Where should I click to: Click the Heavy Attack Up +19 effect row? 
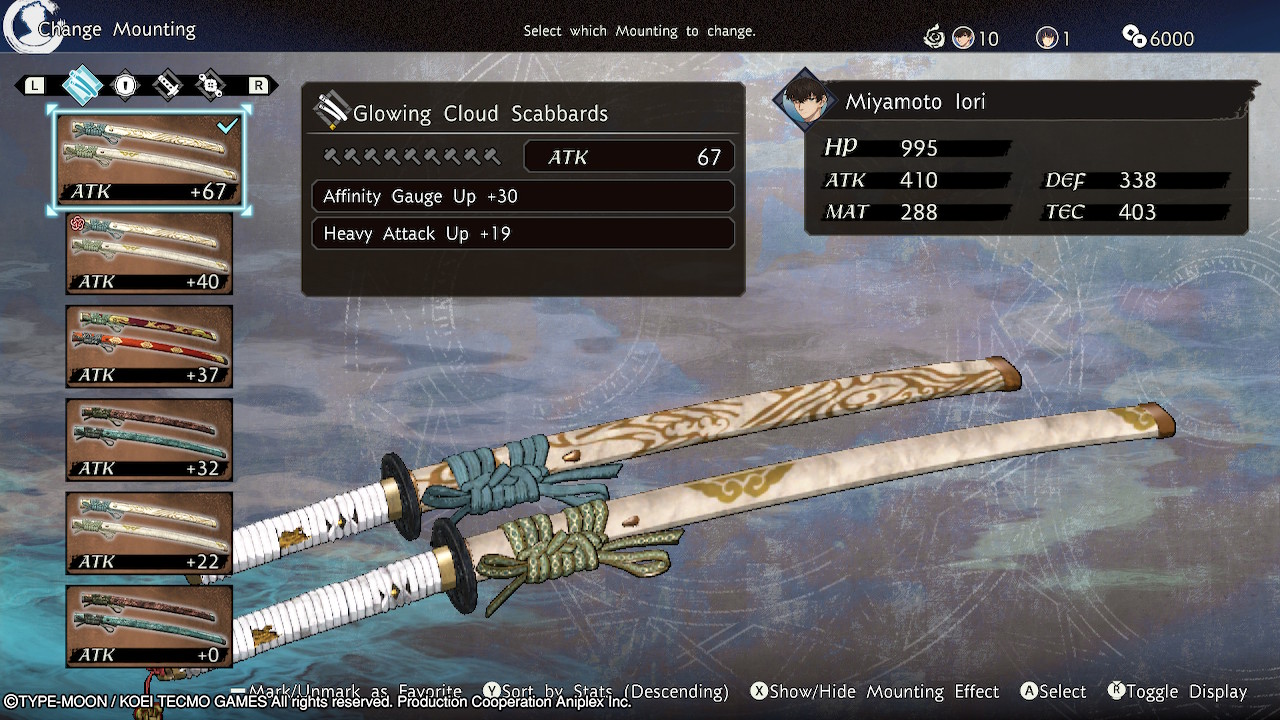click(x=523, y=234)
